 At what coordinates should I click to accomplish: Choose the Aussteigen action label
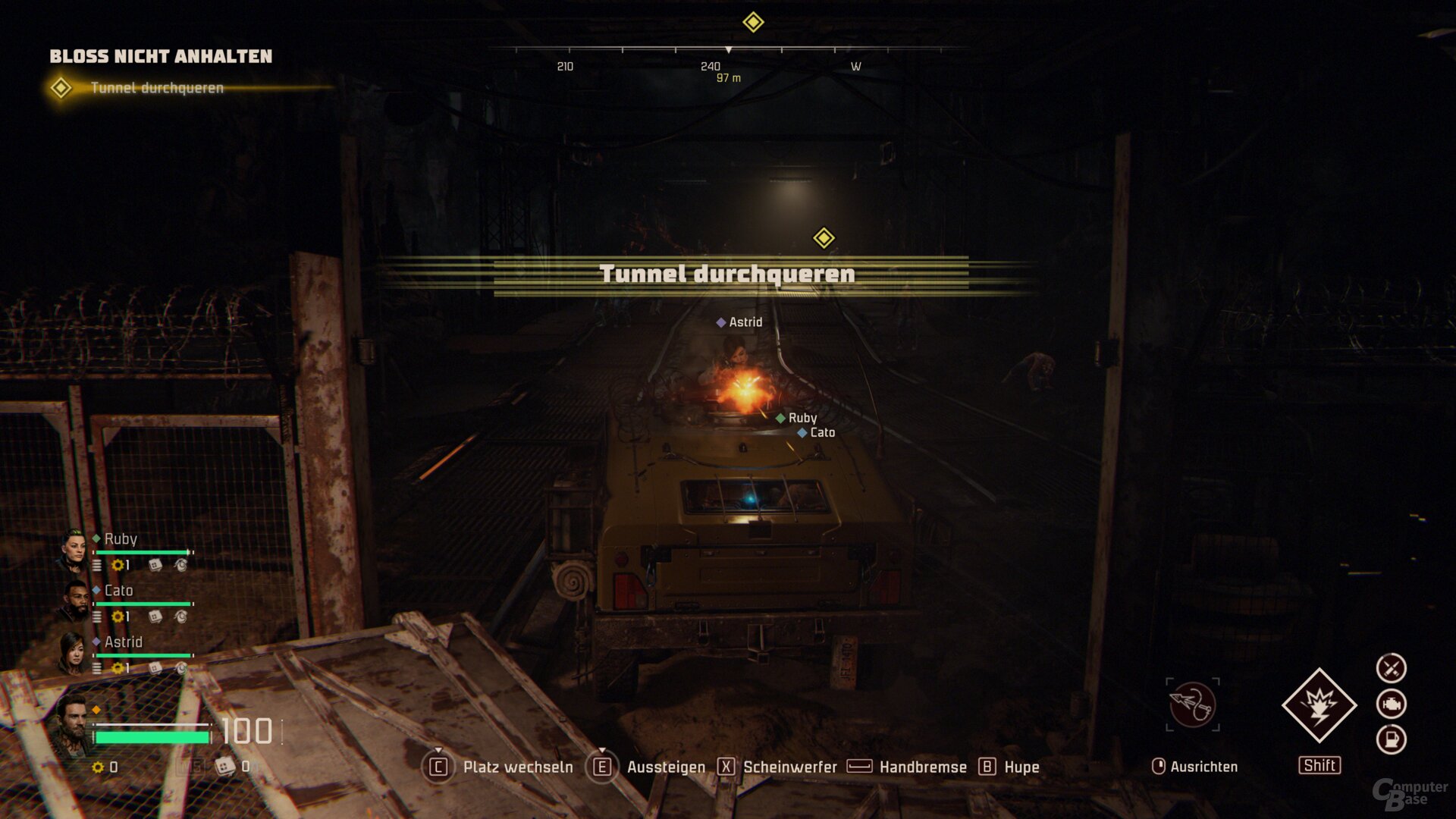[666, 767]
